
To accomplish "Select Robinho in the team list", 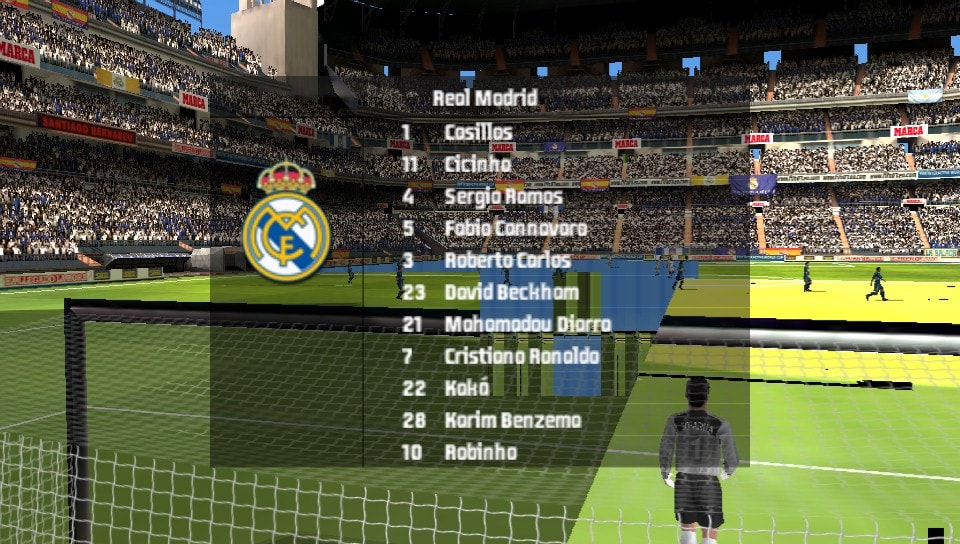I will click(x=480, y=452).
